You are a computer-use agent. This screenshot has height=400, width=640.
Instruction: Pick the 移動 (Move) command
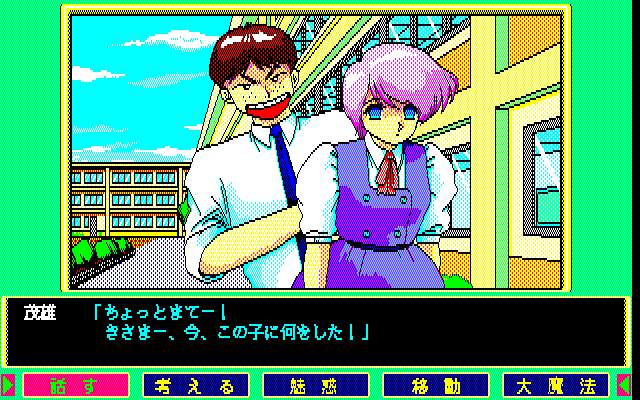pyautogui.click(x=436, y=385)
